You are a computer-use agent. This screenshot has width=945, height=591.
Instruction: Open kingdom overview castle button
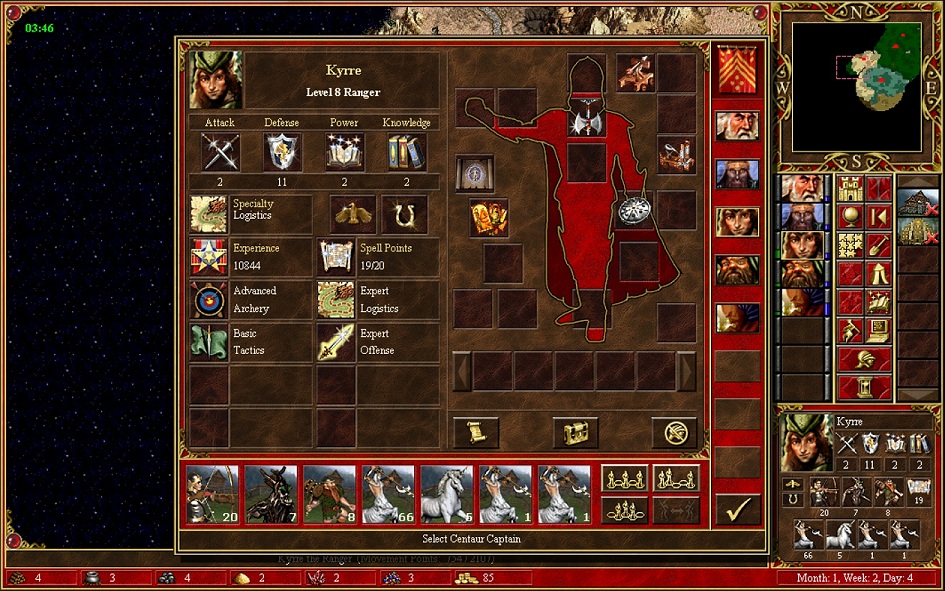[851, 188]
